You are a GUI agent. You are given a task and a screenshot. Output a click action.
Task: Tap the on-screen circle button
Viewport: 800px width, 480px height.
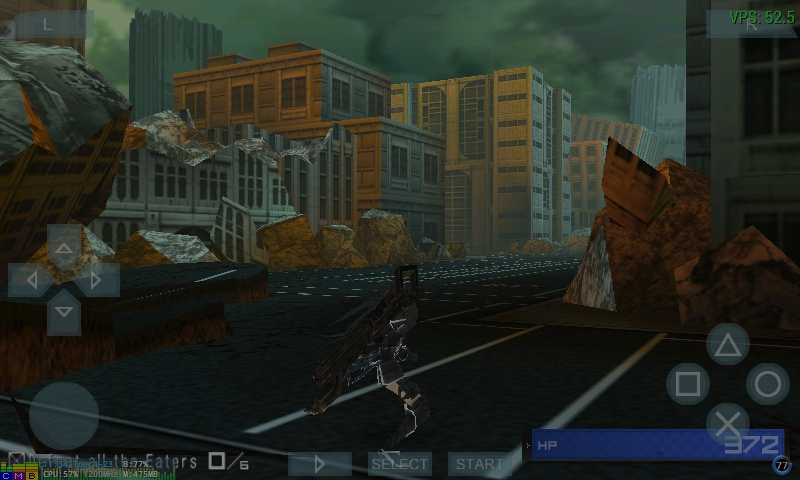click(767, 384)
